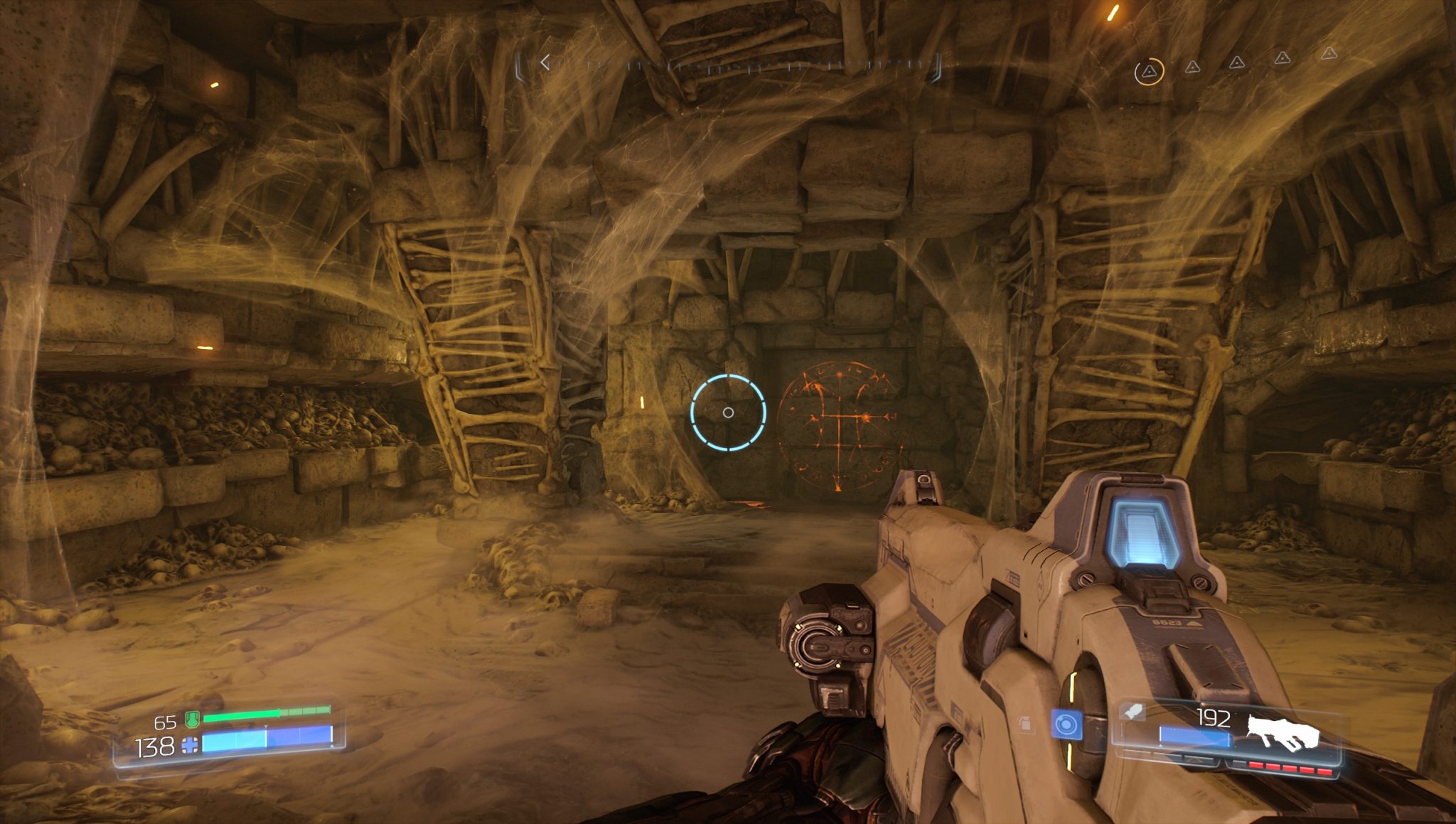This screenshot has width=1456, height=824.
Task: Click the ammo count reading 192
Action: [1214, 716]
